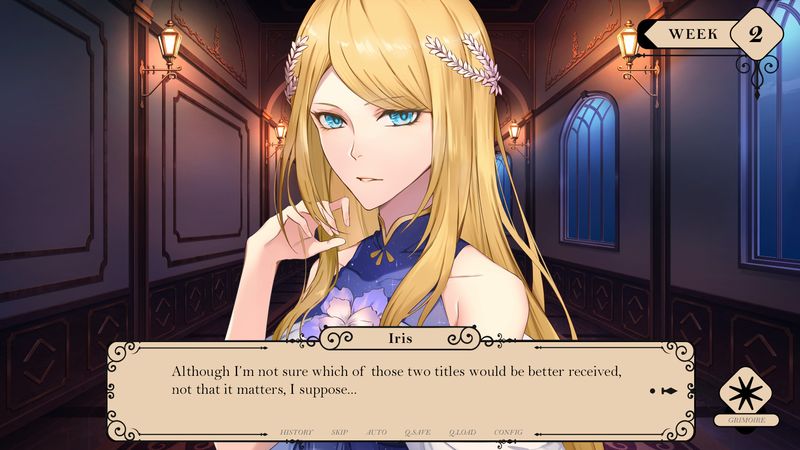Quick load with Q.Load

pos(462,432)
